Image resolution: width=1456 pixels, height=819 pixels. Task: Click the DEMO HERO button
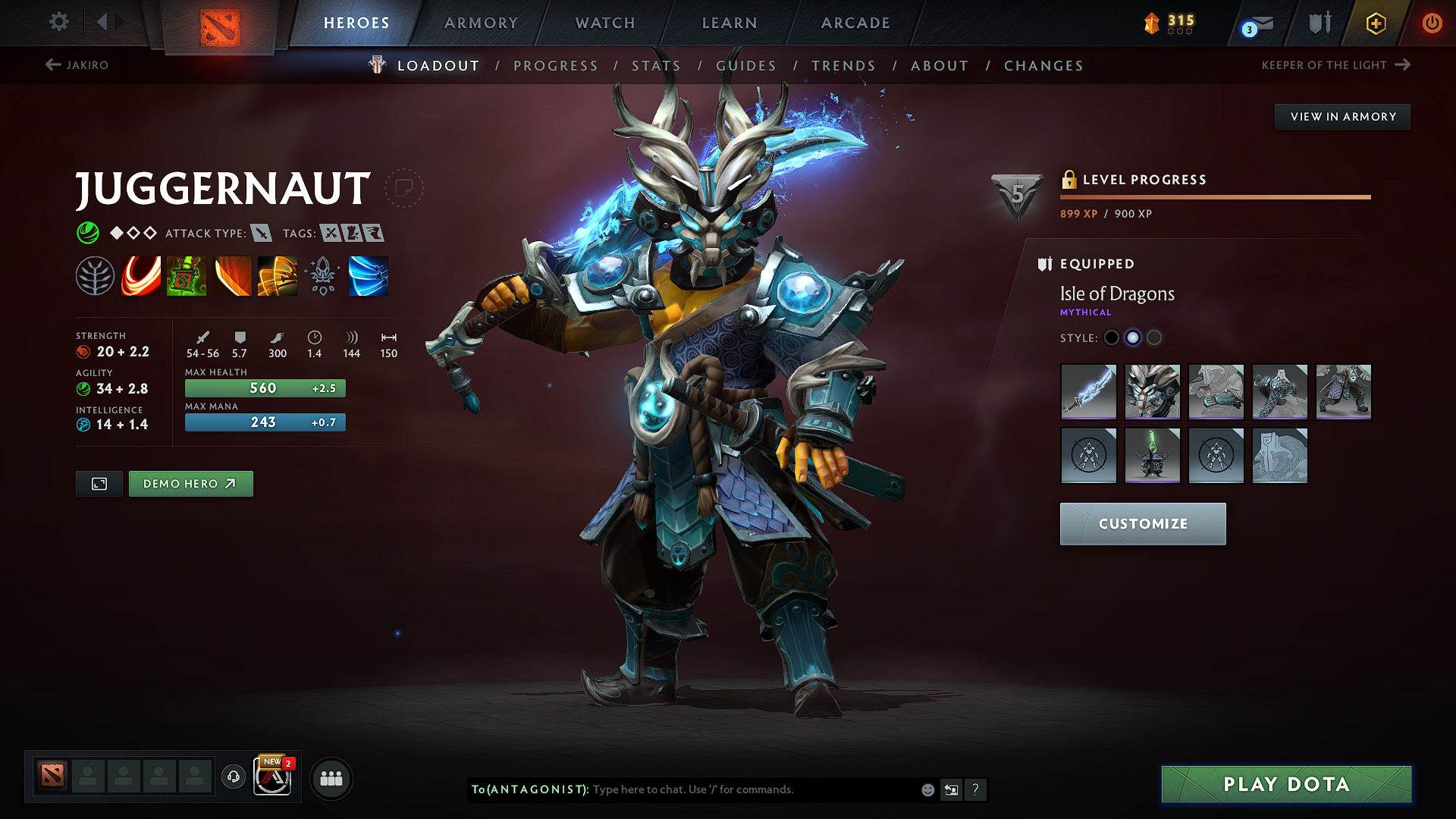190,483
